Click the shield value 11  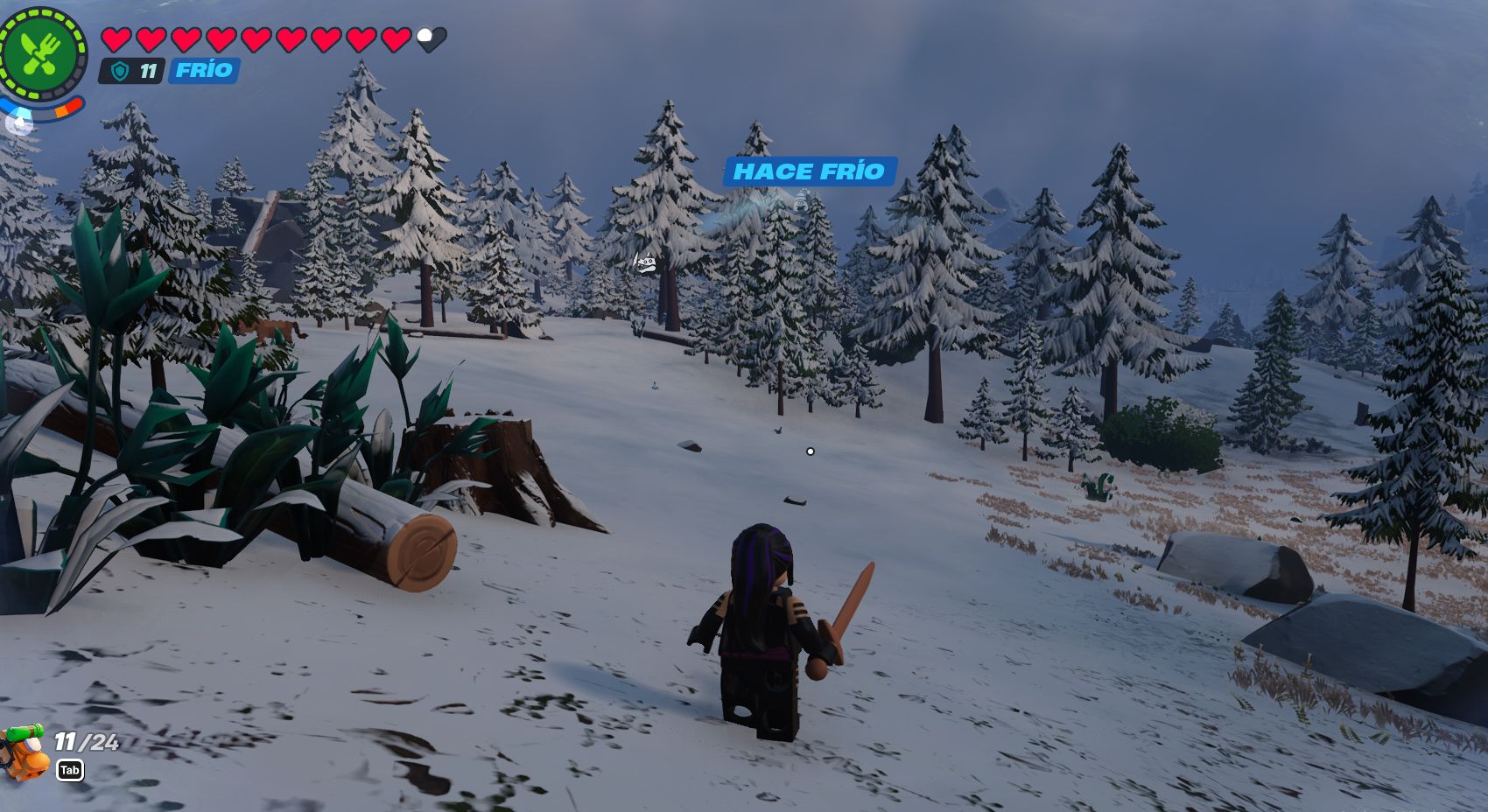click(149, 71)
